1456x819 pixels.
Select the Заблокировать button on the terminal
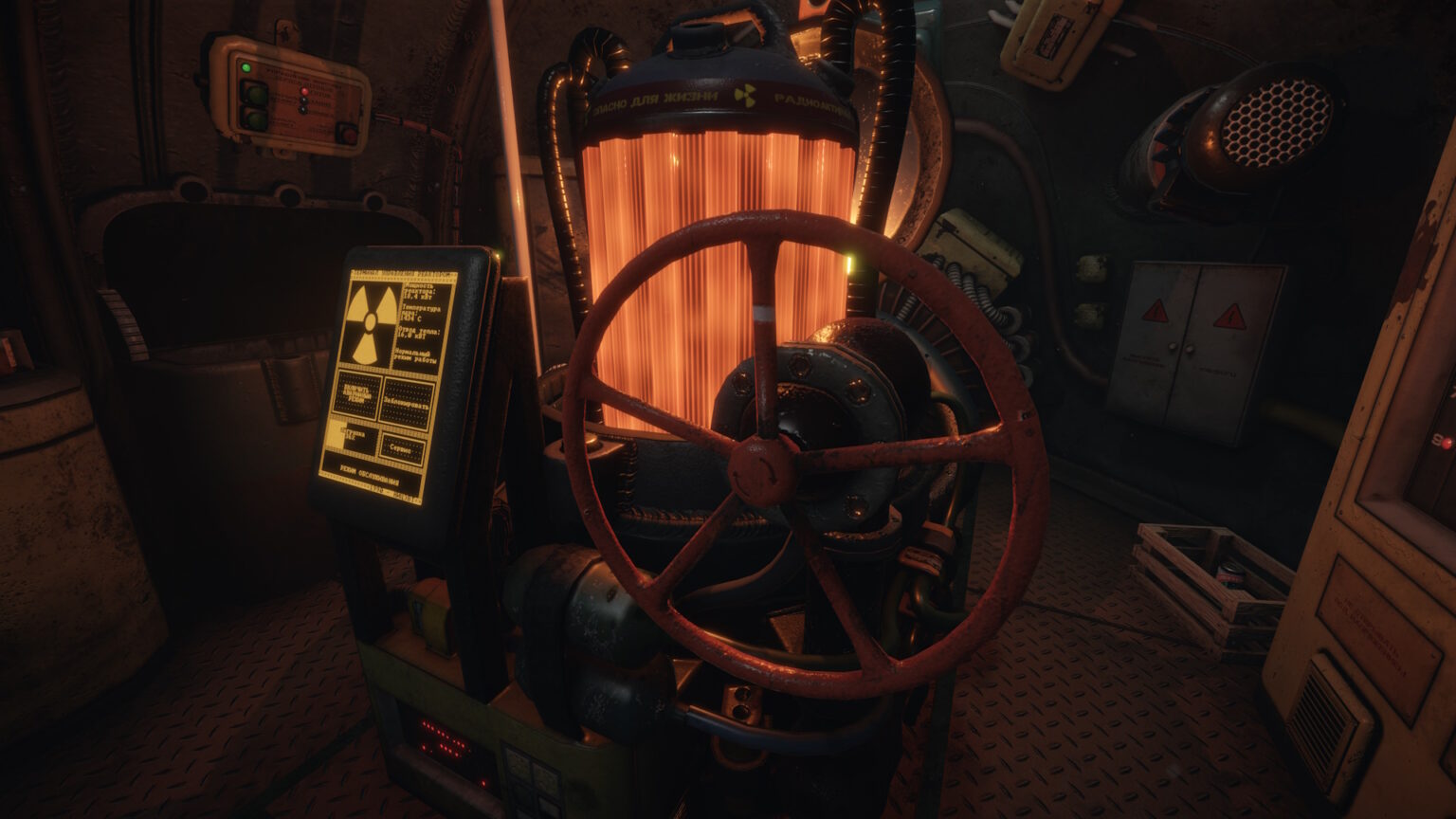407,403
